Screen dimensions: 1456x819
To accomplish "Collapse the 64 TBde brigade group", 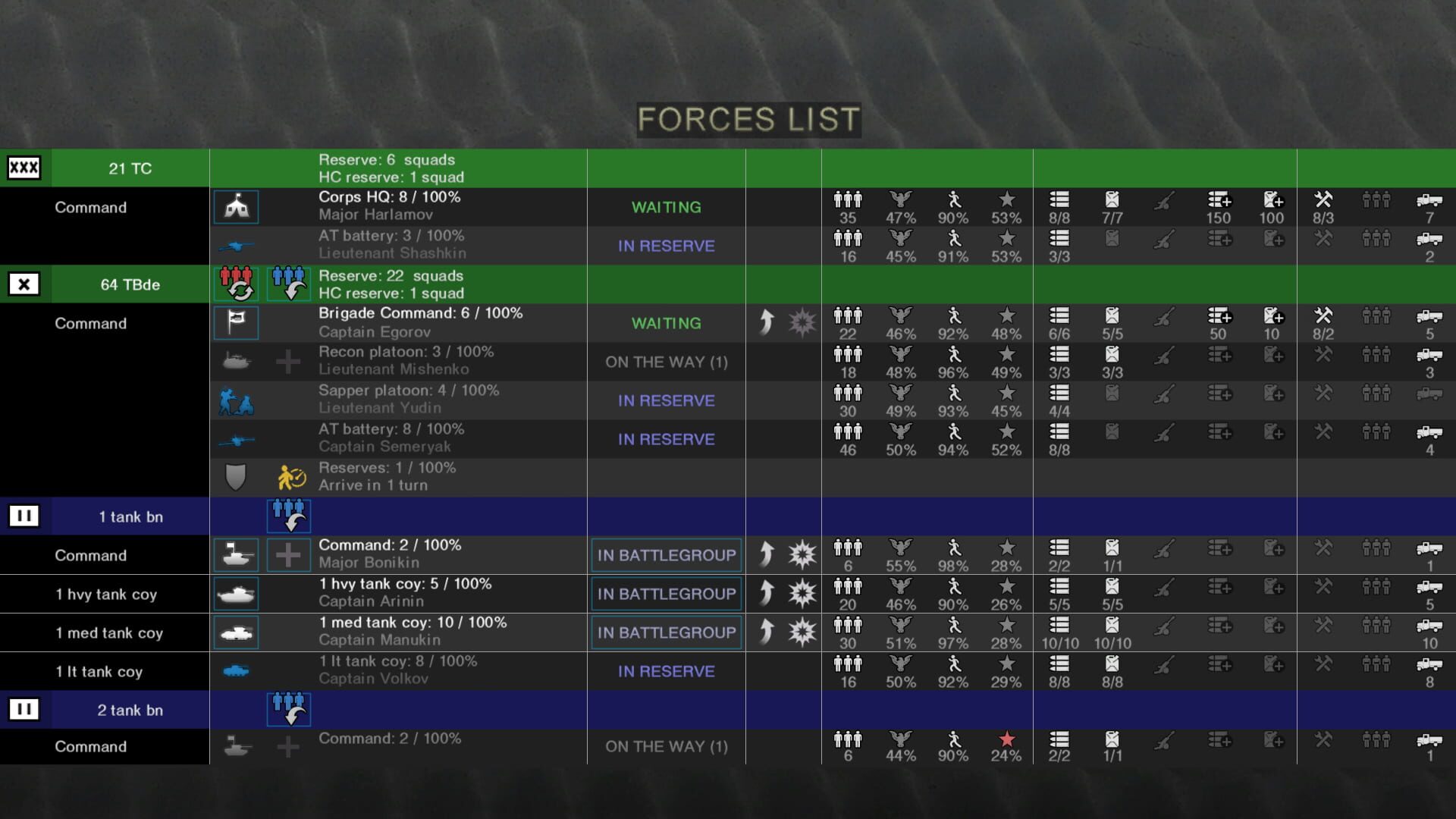I will point(25,284).
